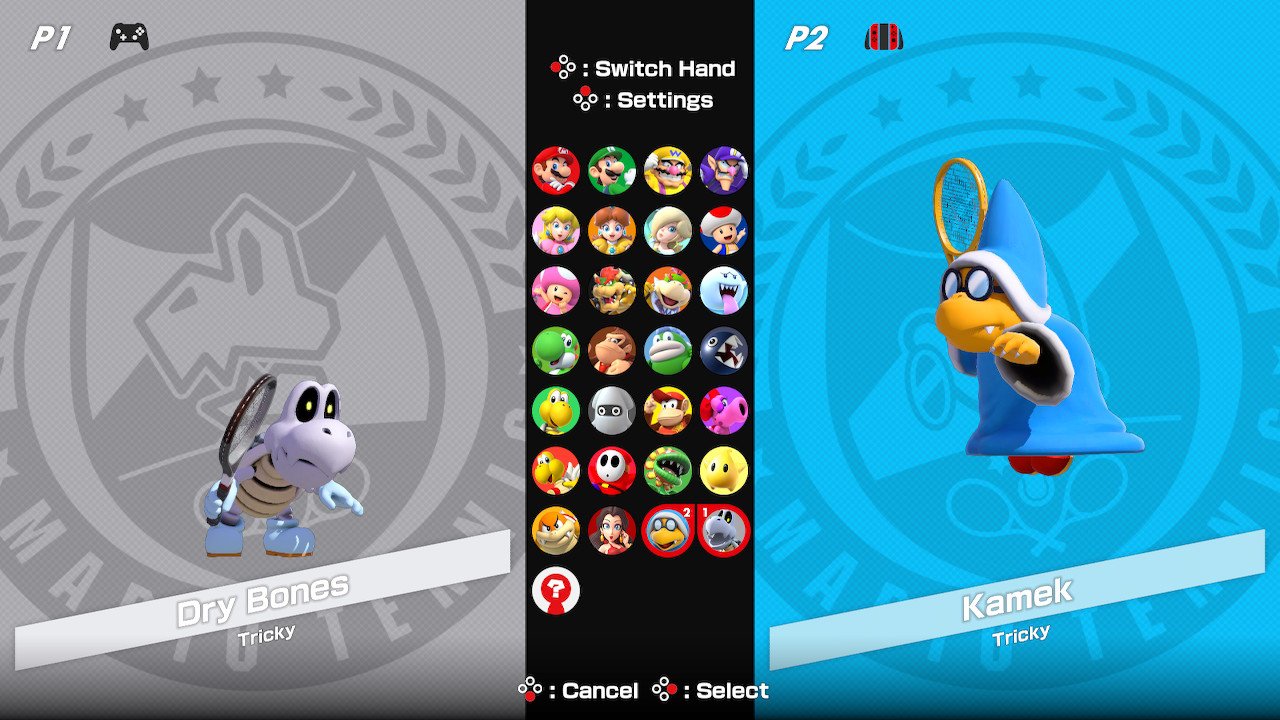Choose the white Boo ghost icon
This screenshot has width=1280, height=720.
pyautogui.click(x=724, y=290)
